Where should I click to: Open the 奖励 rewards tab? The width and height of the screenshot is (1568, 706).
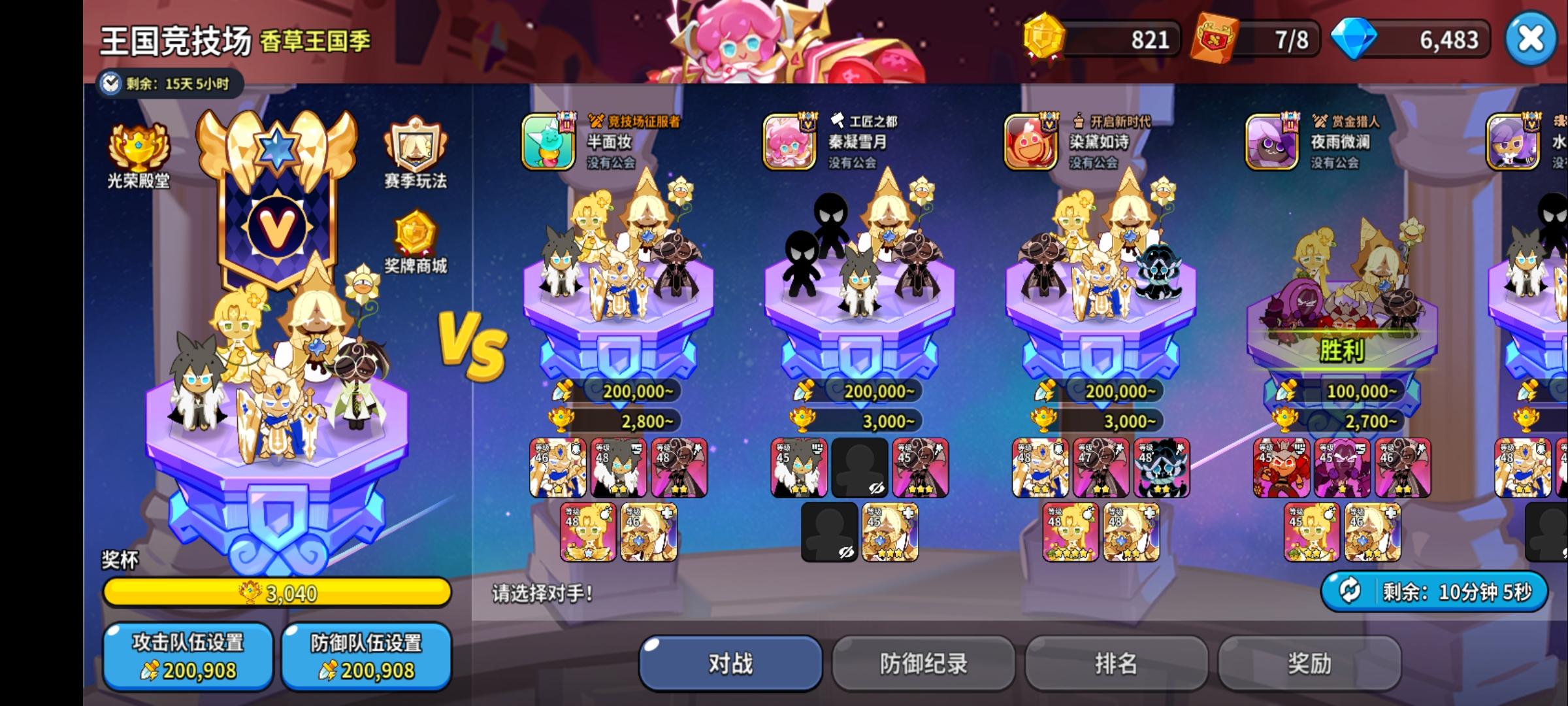1311,662
